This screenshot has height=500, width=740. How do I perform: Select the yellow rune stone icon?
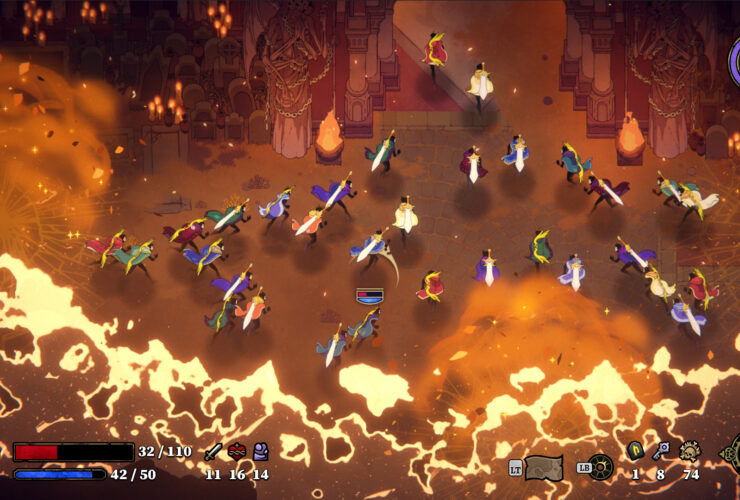click(634, 451)
